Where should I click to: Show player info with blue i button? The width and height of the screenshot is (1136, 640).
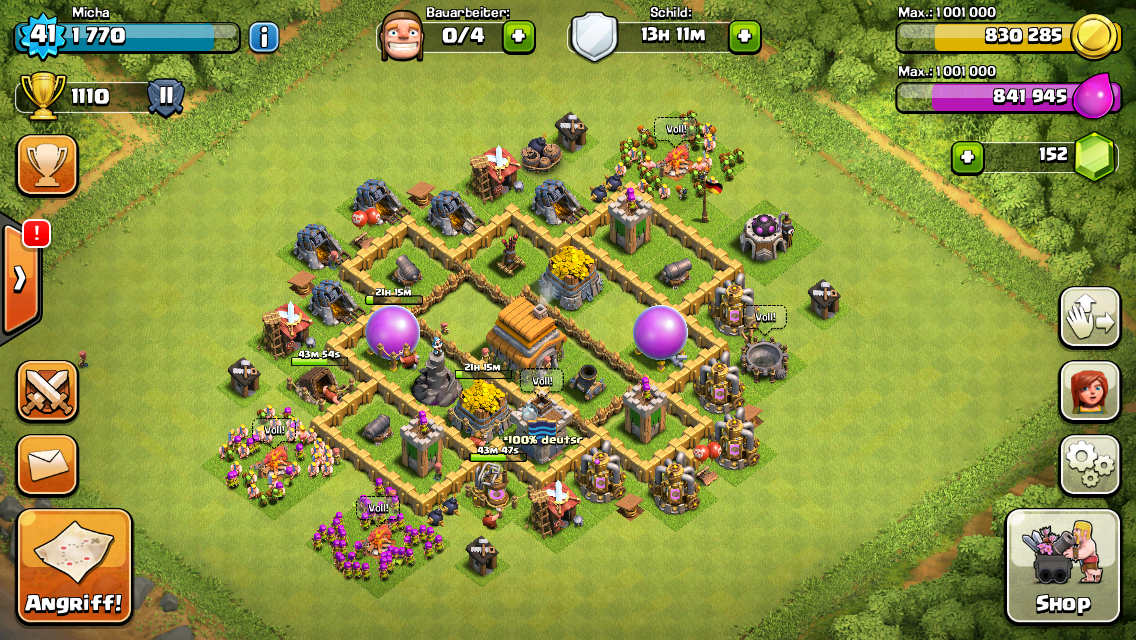point(263,38)
